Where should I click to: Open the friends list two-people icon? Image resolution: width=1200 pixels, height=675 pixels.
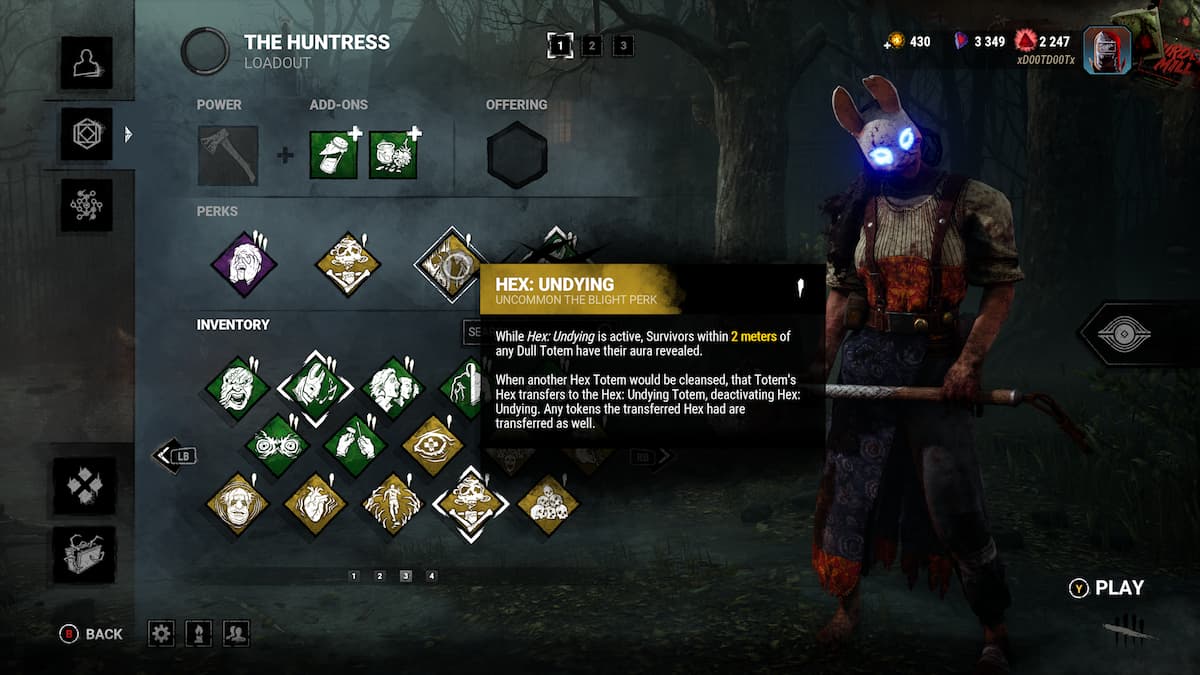[x=236, y=633]
